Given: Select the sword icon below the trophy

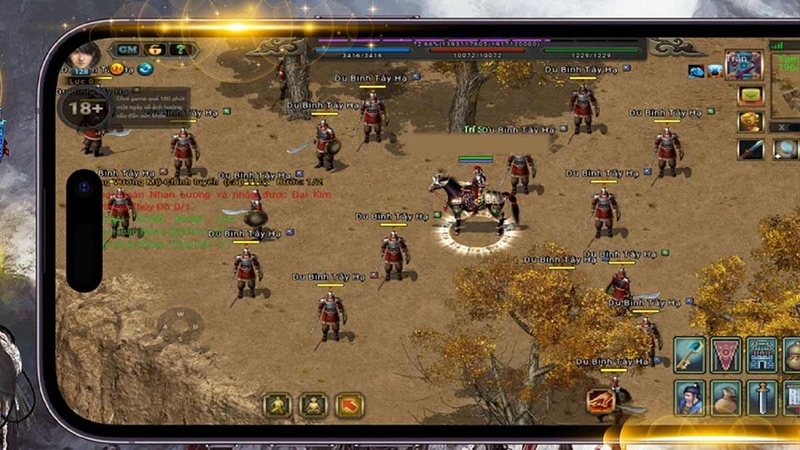Looking at the screenshot, I should pos(751,149).
